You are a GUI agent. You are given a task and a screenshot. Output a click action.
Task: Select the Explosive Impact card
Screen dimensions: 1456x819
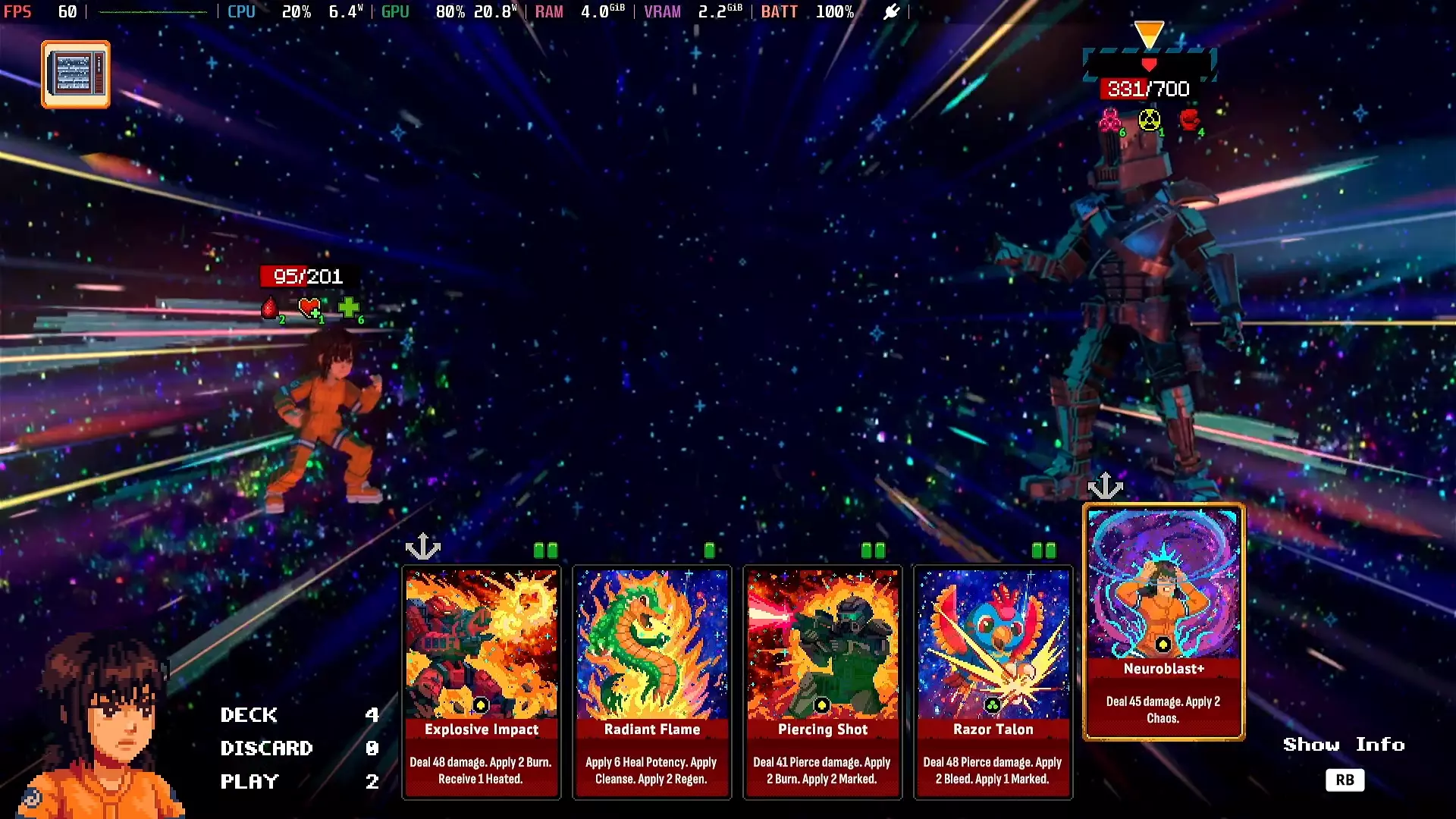coord(481,681)
